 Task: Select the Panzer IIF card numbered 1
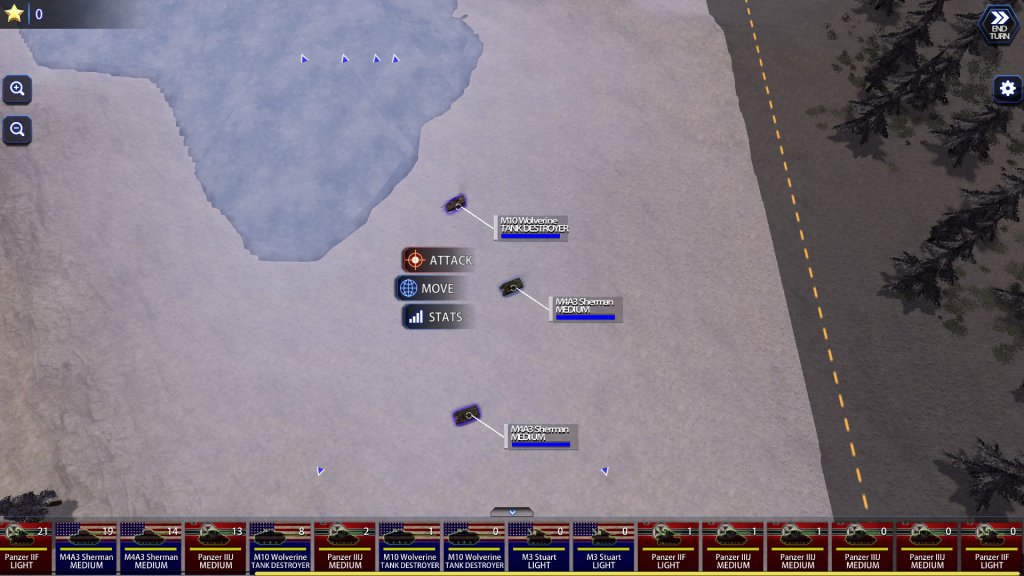668,547
